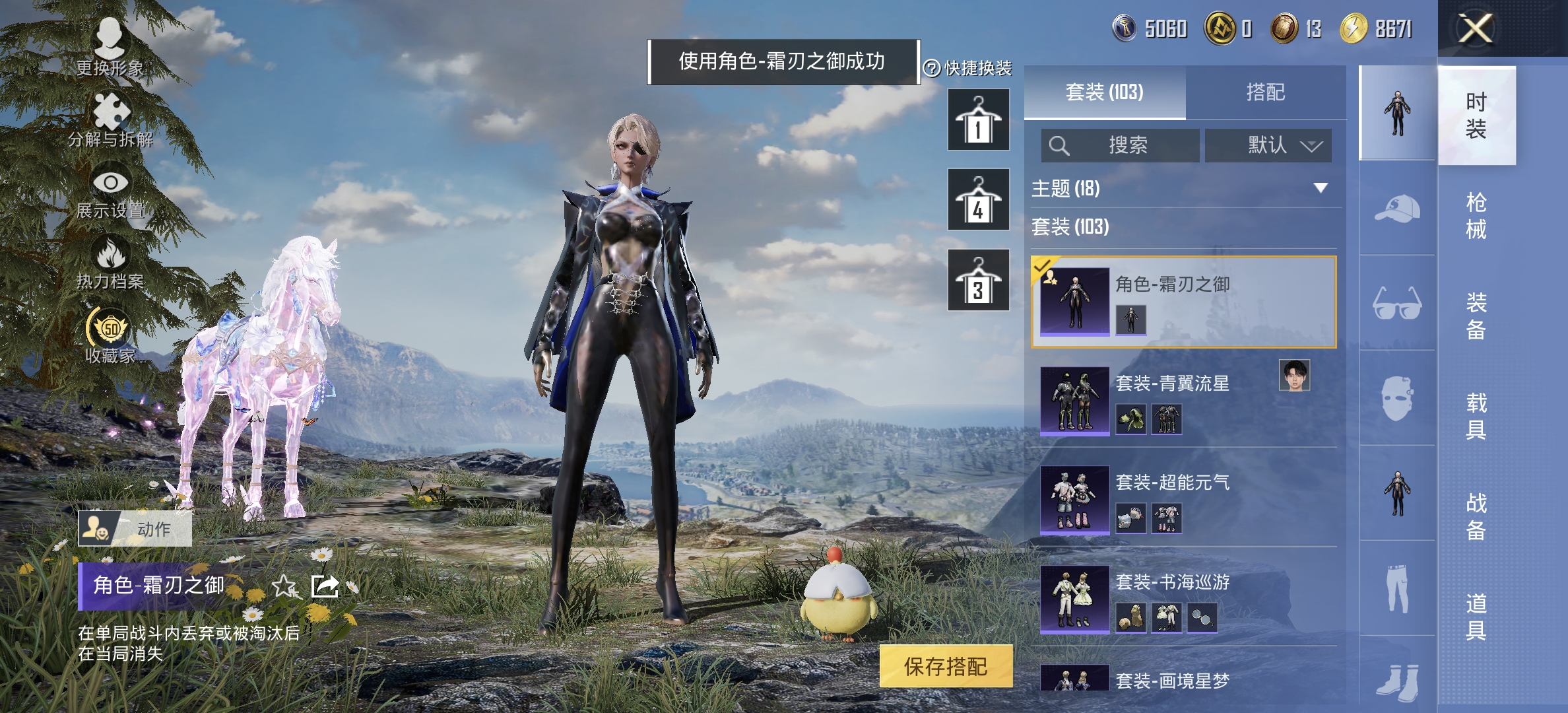Switch to the 枪械 tab
1568x713 pixels.
coord(1476,218)
